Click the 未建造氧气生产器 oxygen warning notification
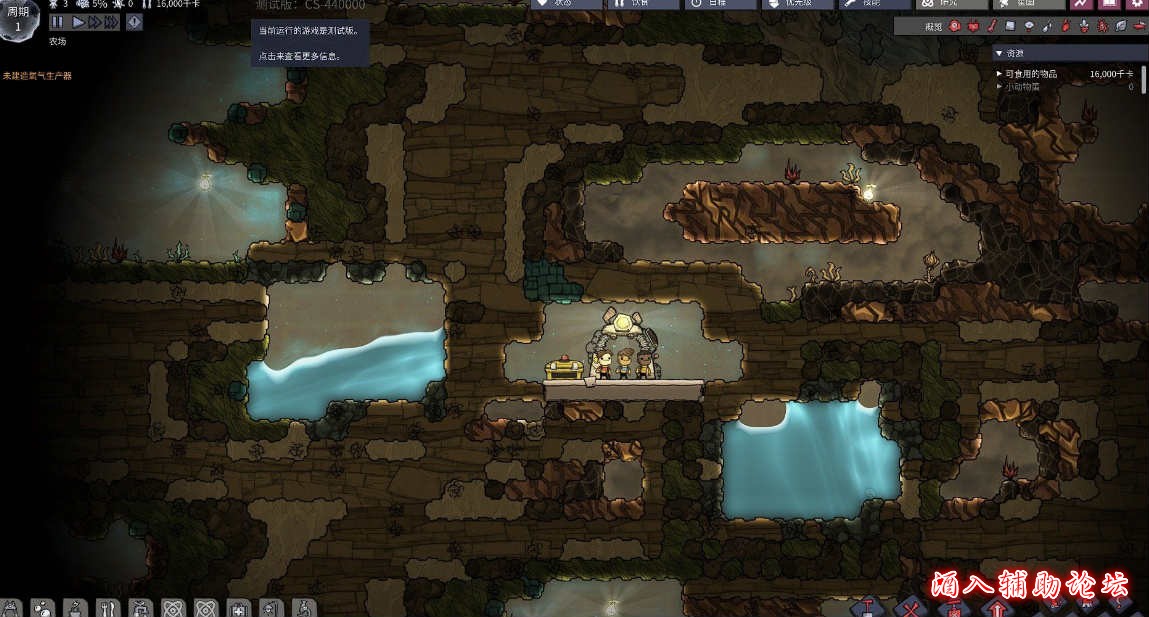1149x617 pixels. click(x=37, y=76)
